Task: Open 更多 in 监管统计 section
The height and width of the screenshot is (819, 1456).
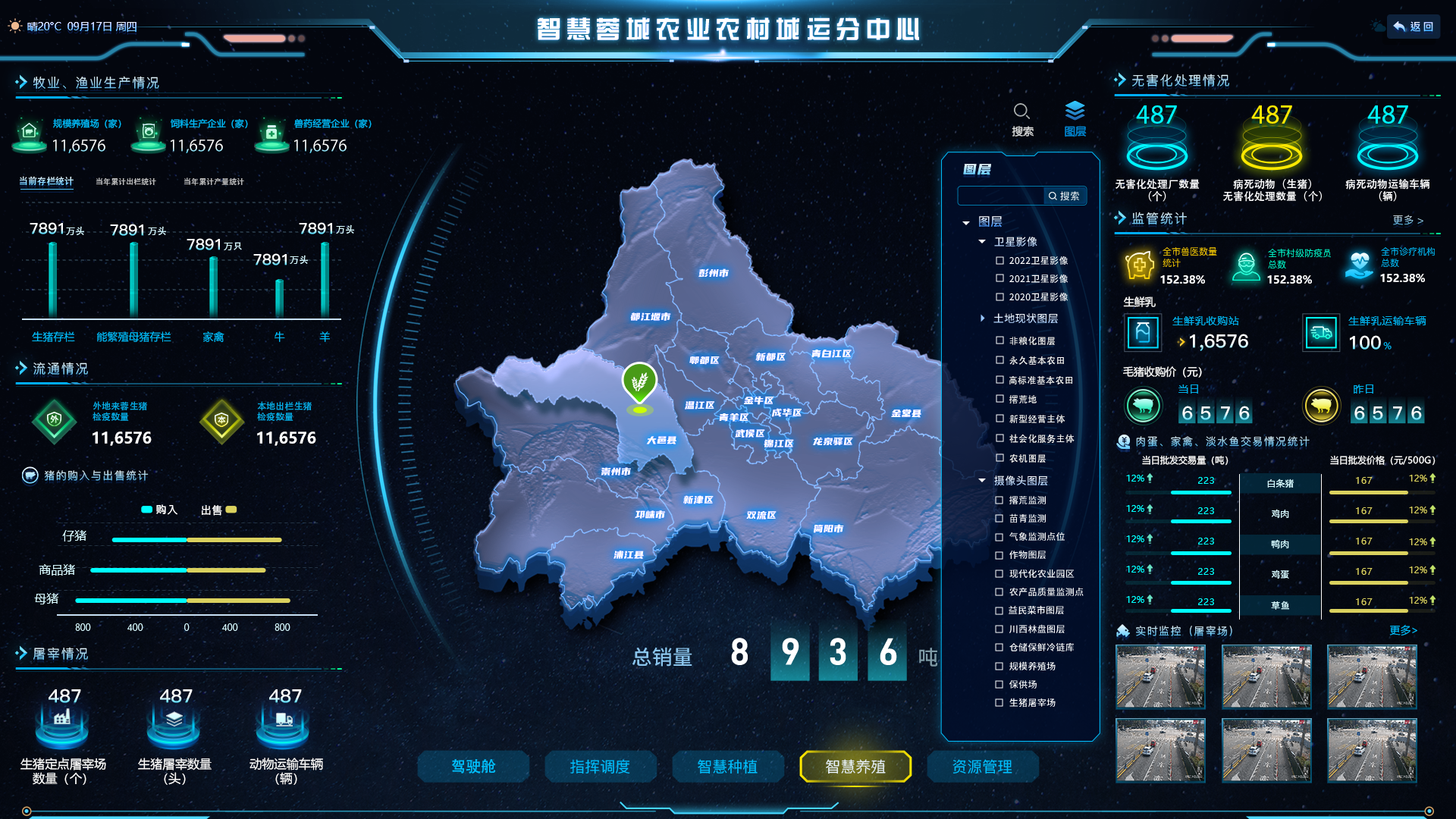Action: tap(1407, 220)
